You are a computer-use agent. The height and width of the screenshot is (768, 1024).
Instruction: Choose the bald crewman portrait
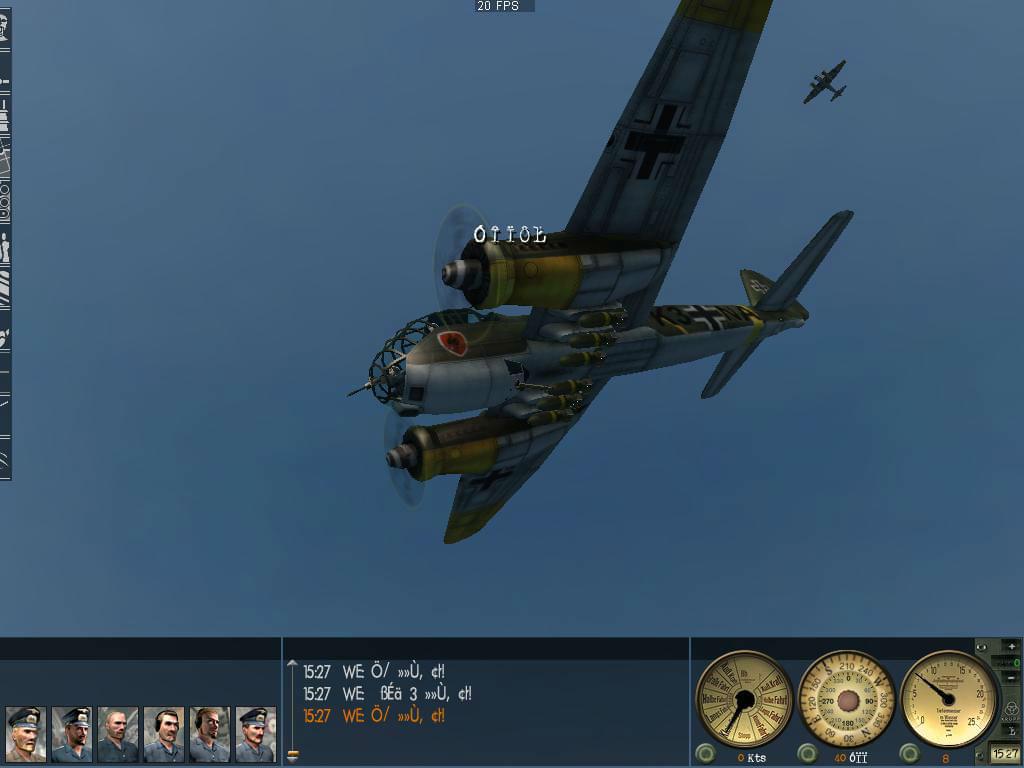(x=117, y=735)
